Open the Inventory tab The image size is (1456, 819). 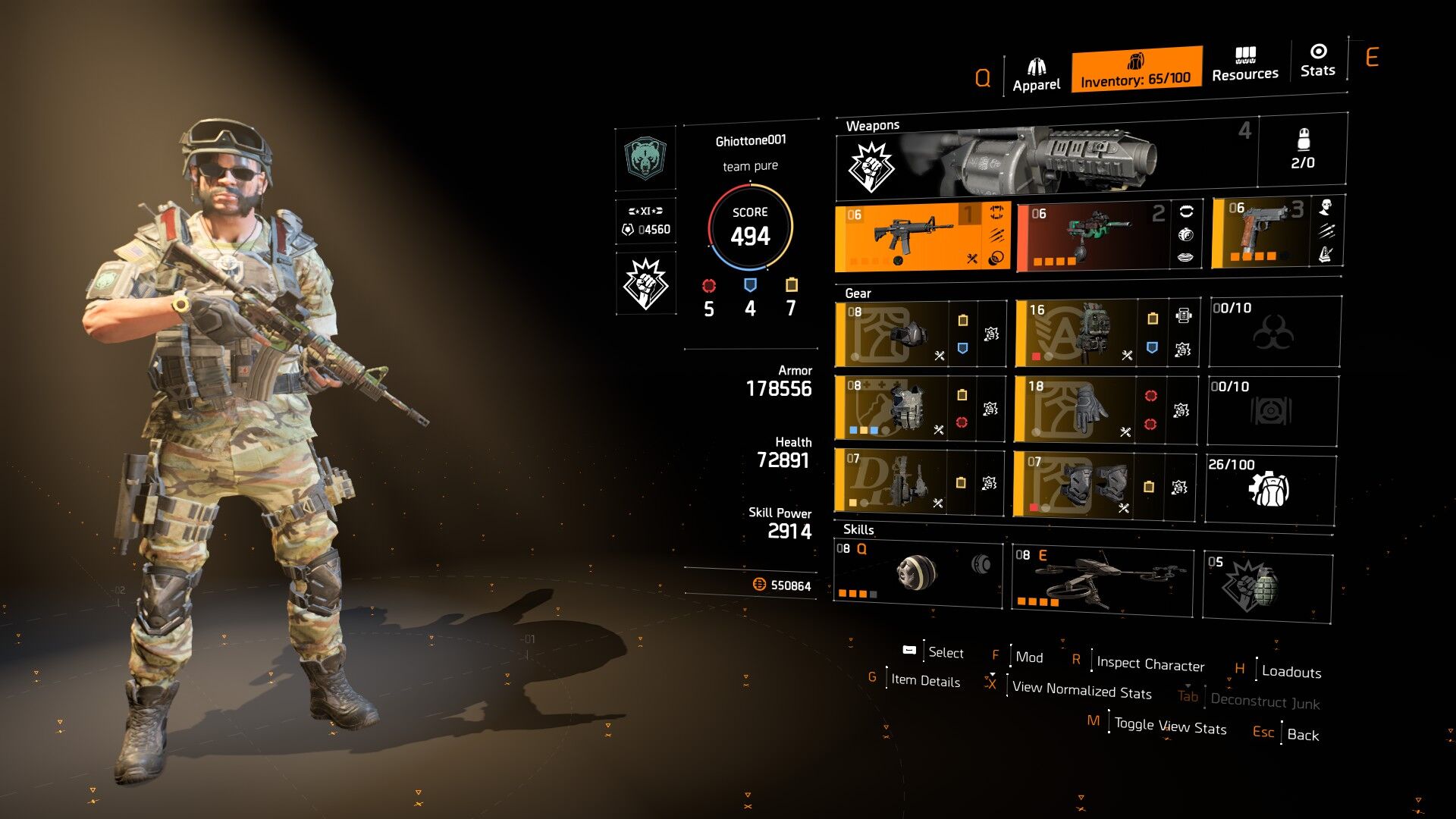[x=1135, y=70]
